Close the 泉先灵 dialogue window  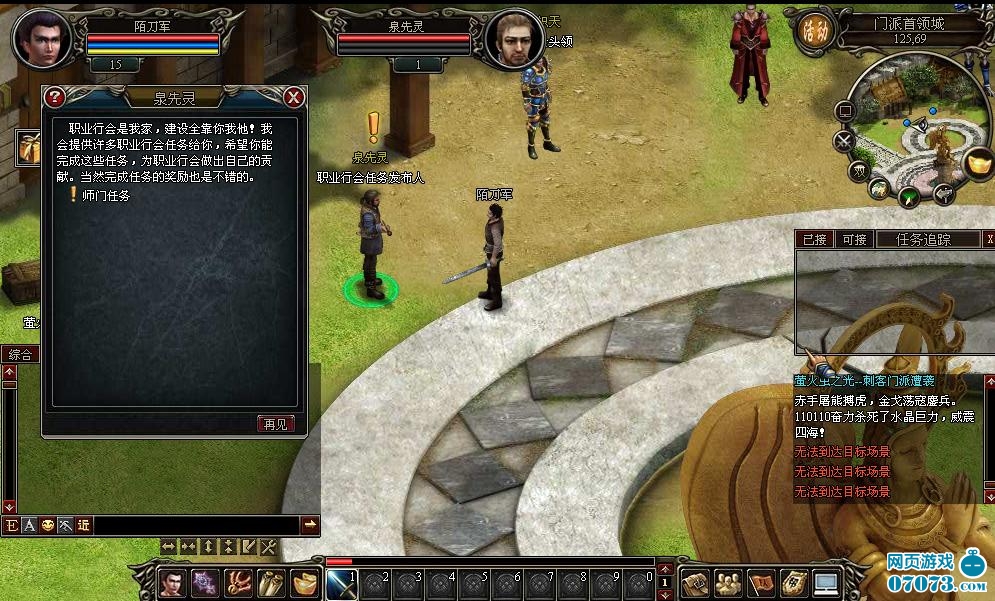(293, 97)
